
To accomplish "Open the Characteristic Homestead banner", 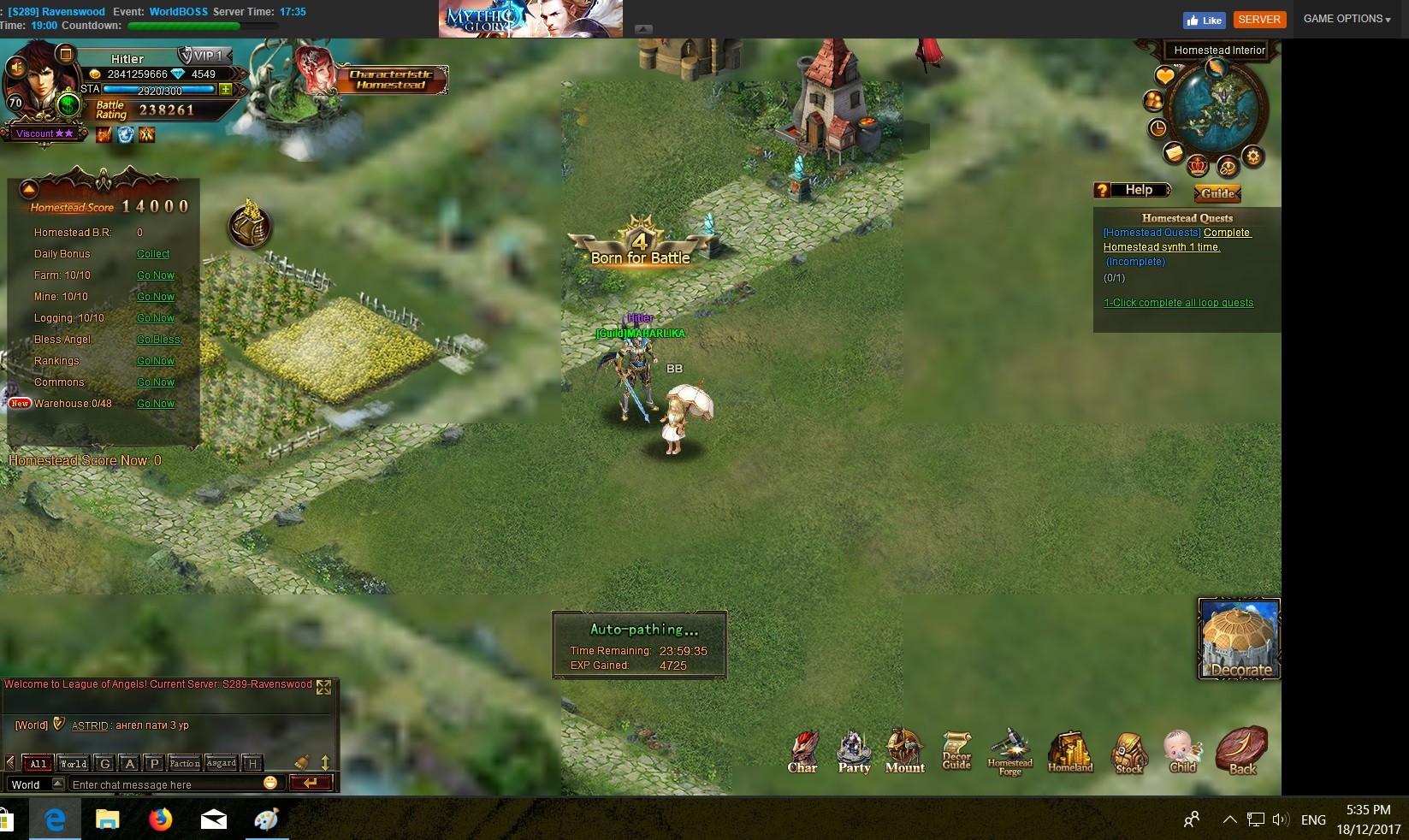I will [391, 80].
